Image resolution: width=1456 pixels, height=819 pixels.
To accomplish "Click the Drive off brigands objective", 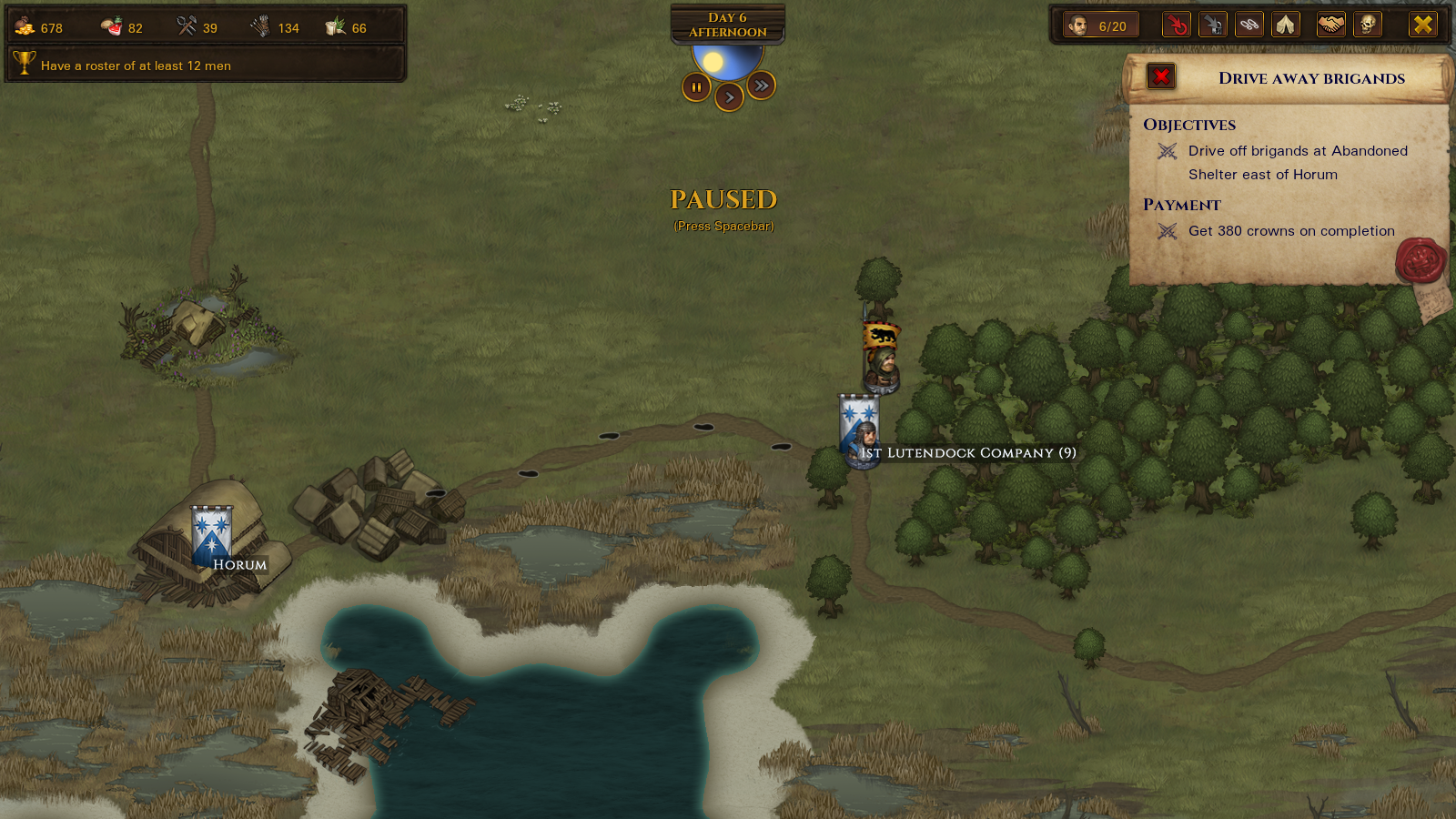I will pos(1297,162).
